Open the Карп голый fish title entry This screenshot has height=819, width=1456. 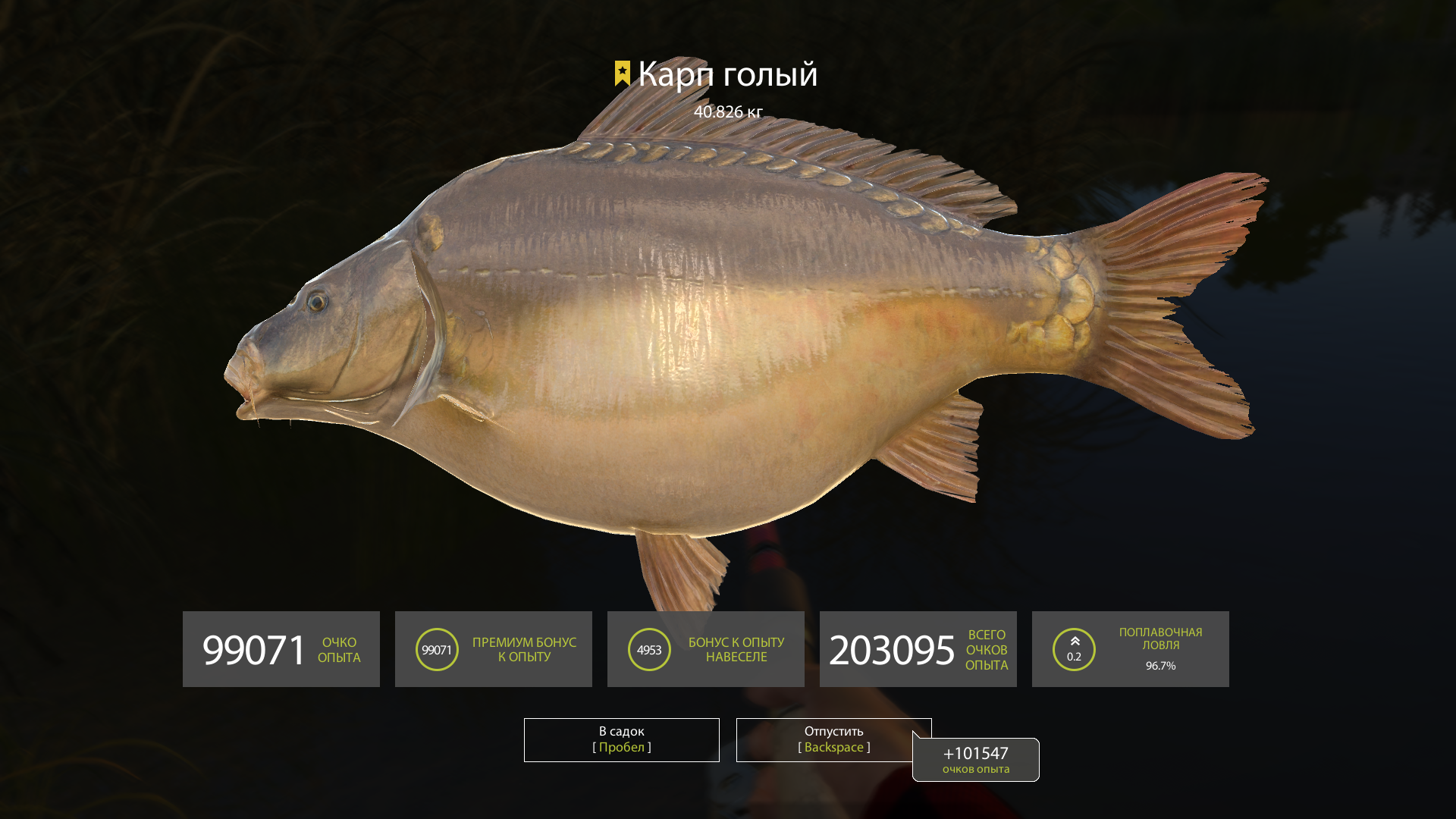tap(728, 74)
